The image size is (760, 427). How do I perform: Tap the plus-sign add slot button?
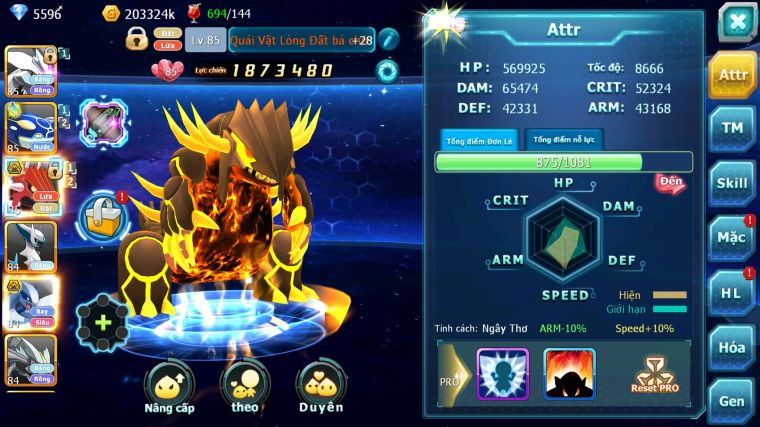click(x=103, y=323)
